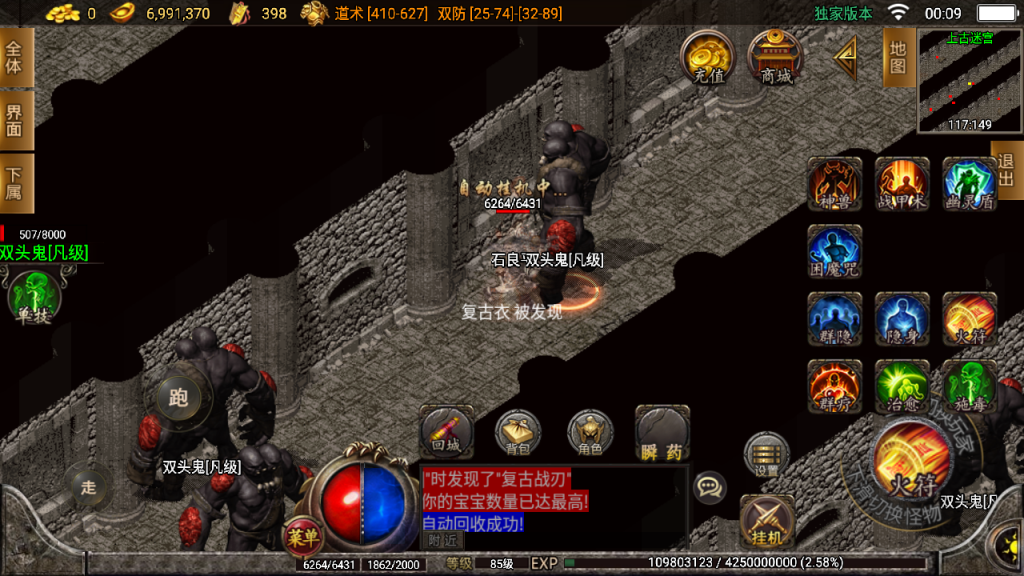Open the 背包 backpack

pos(518,433)
